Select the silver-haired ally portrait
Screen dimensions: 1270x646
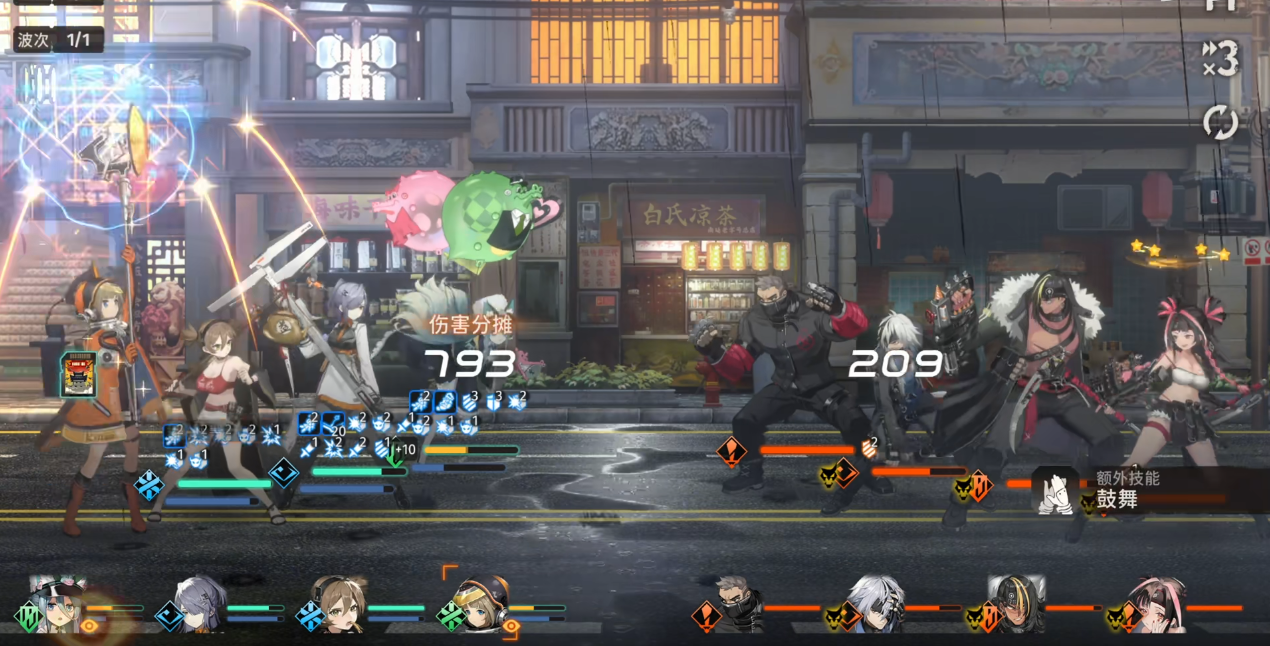pyautogui.click(x=198, y=603)
